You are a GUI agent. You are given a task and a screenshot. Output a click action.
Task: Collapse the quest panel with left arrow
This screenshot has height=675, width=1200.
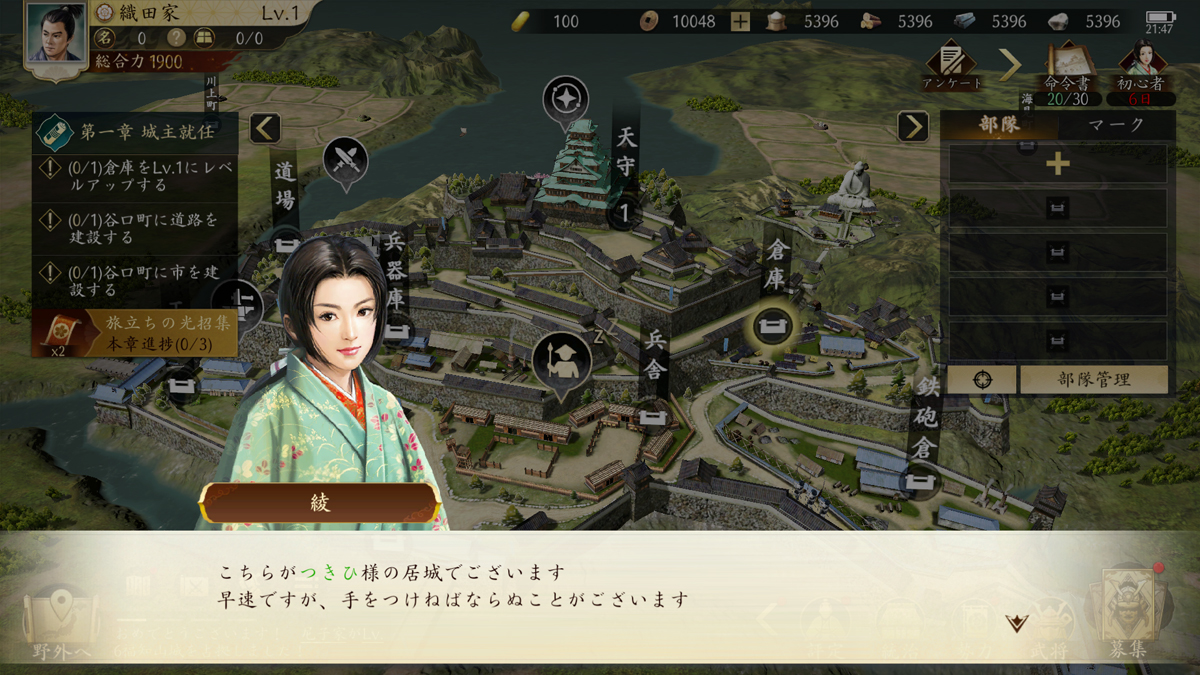click(x=265, y=128)
